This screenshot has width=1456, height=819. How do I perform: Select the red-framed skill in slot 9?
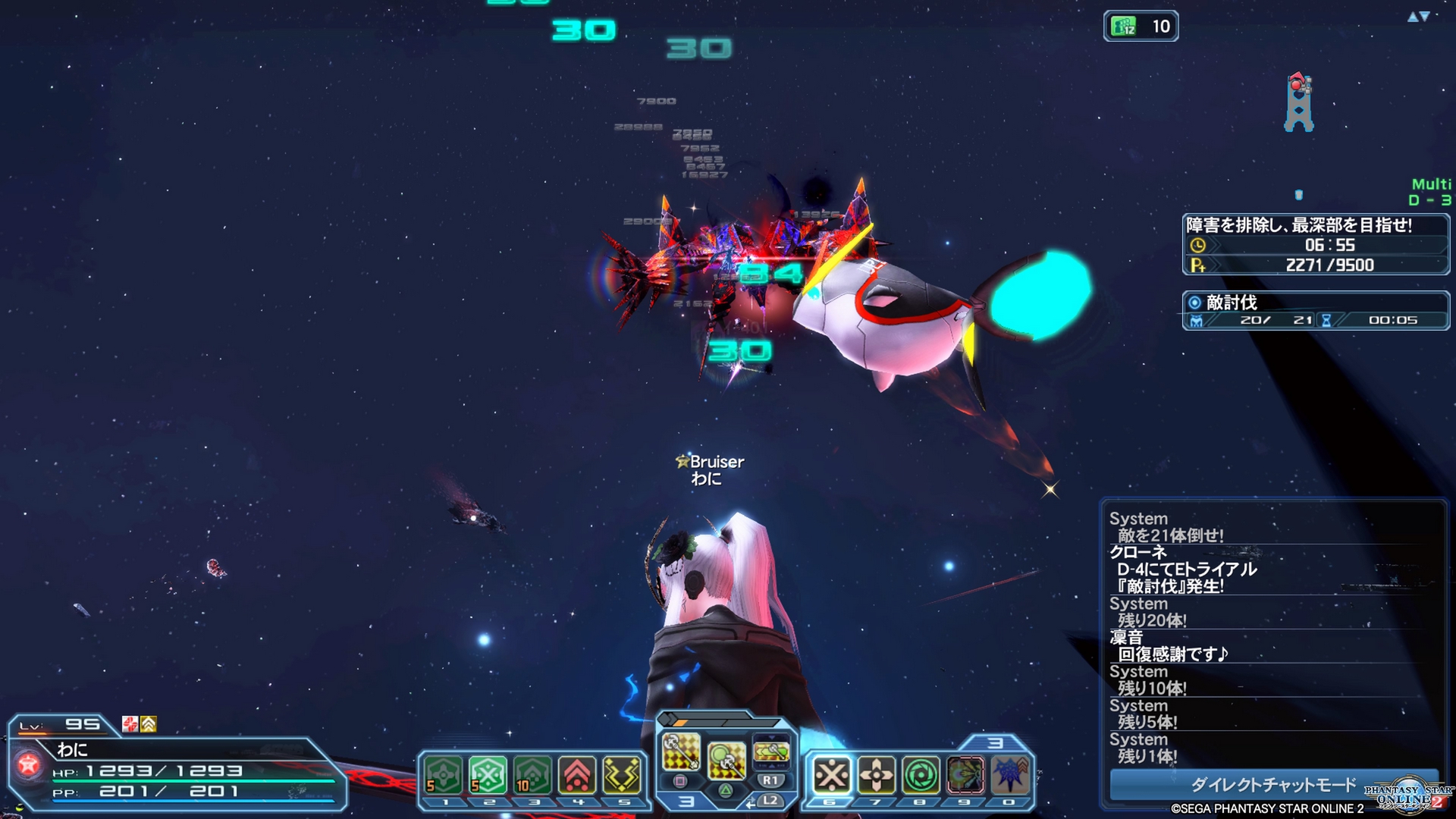point(965,775)
